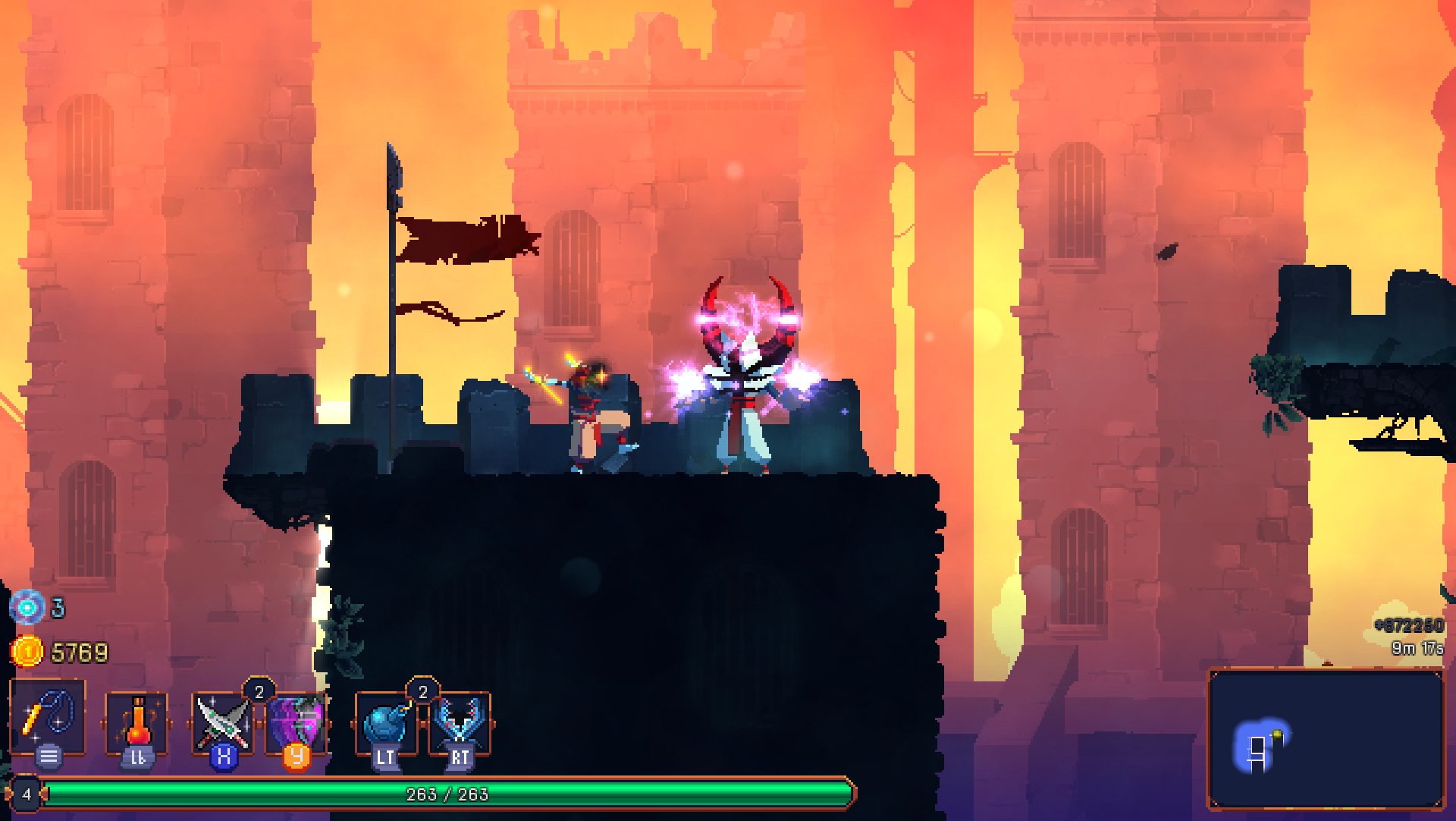The width and height of the screenshot is (1456, 821).
Task: Select the twin daggers bound to X
Action: click(x=221, y=721)
